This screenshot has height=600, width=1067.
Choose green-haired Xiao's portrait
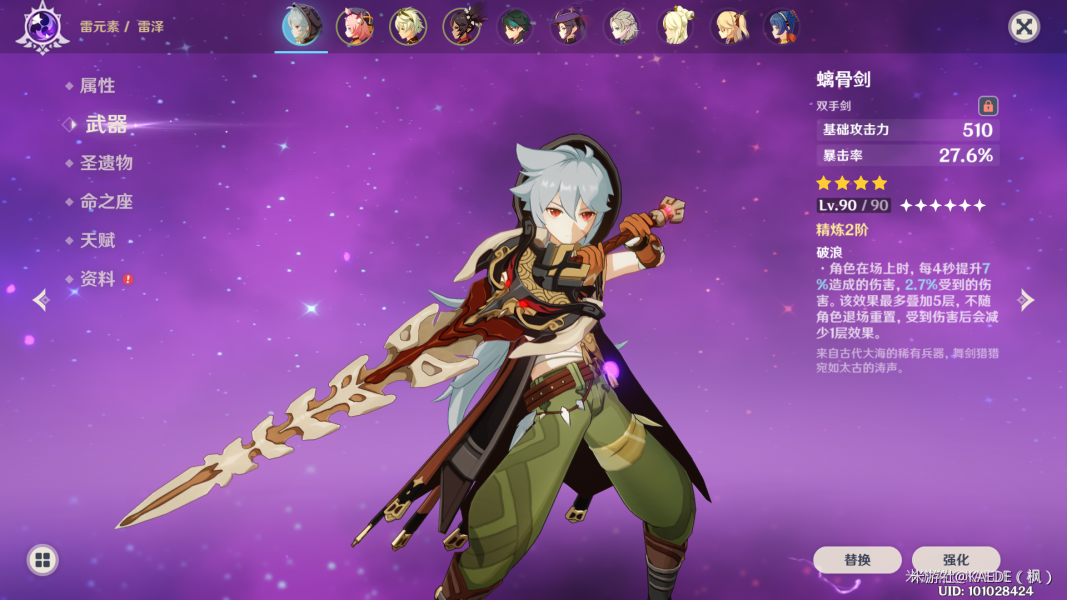point(515,26)
